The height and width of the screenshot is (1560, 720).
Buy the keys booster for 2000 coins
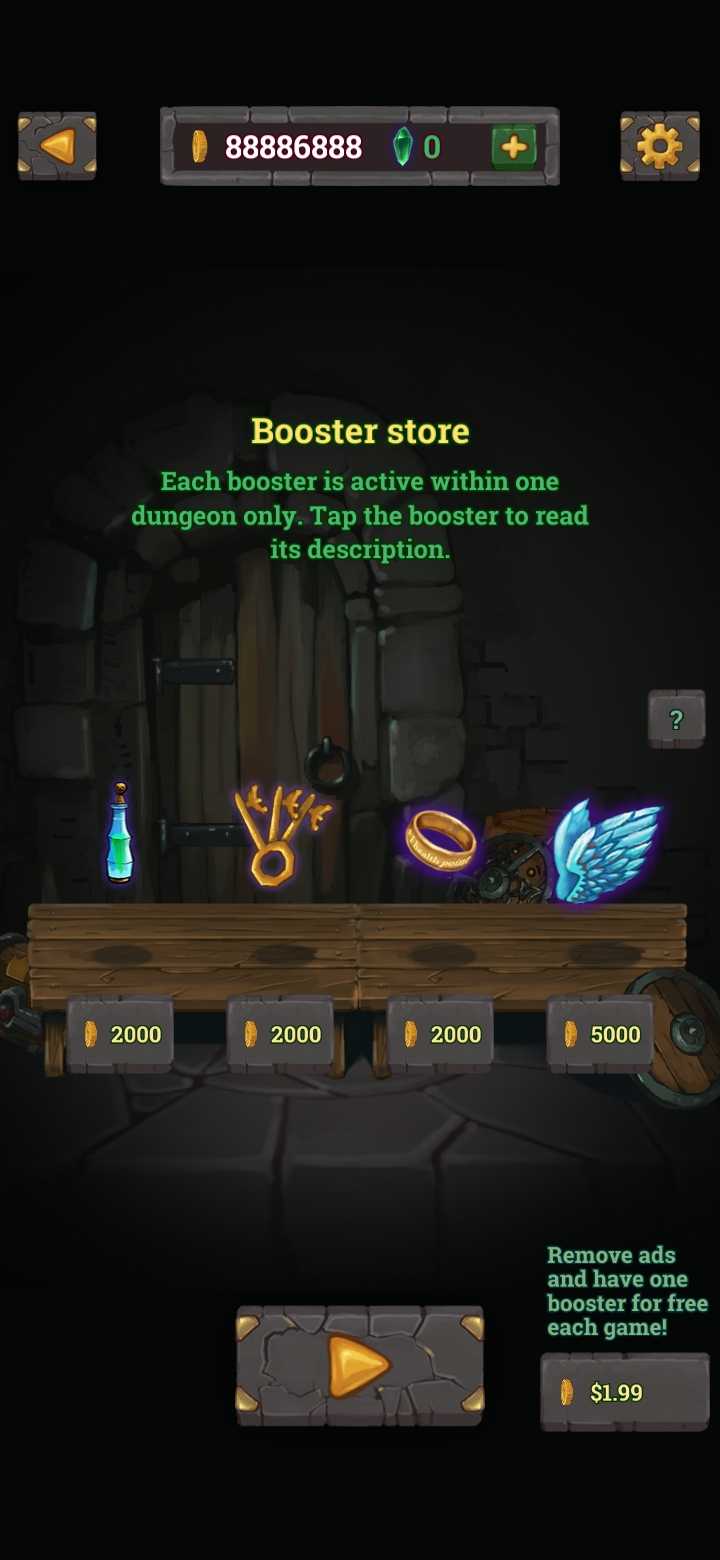280,1034
